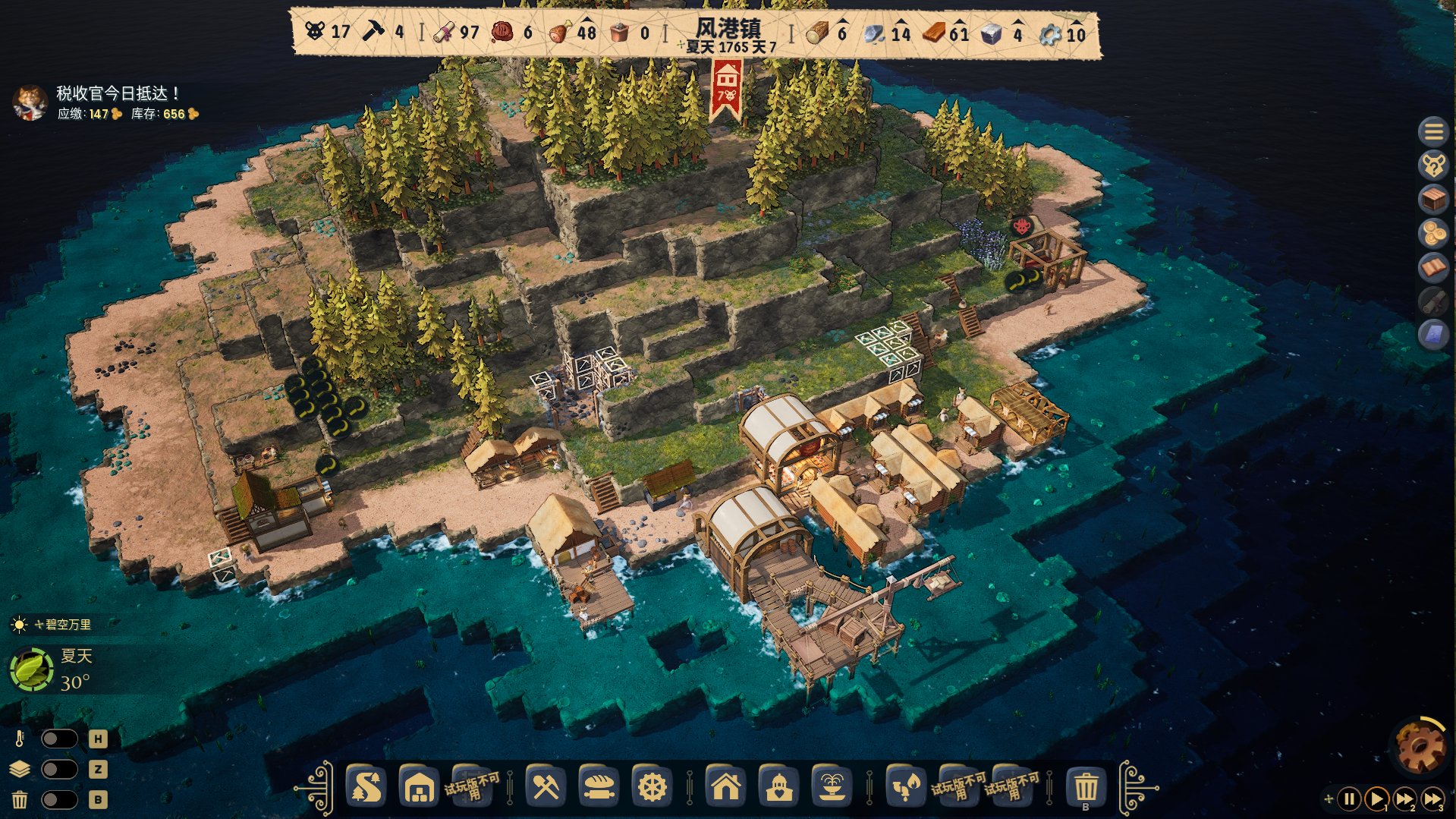
Task: Open the bread food production category
Action: 599,787
